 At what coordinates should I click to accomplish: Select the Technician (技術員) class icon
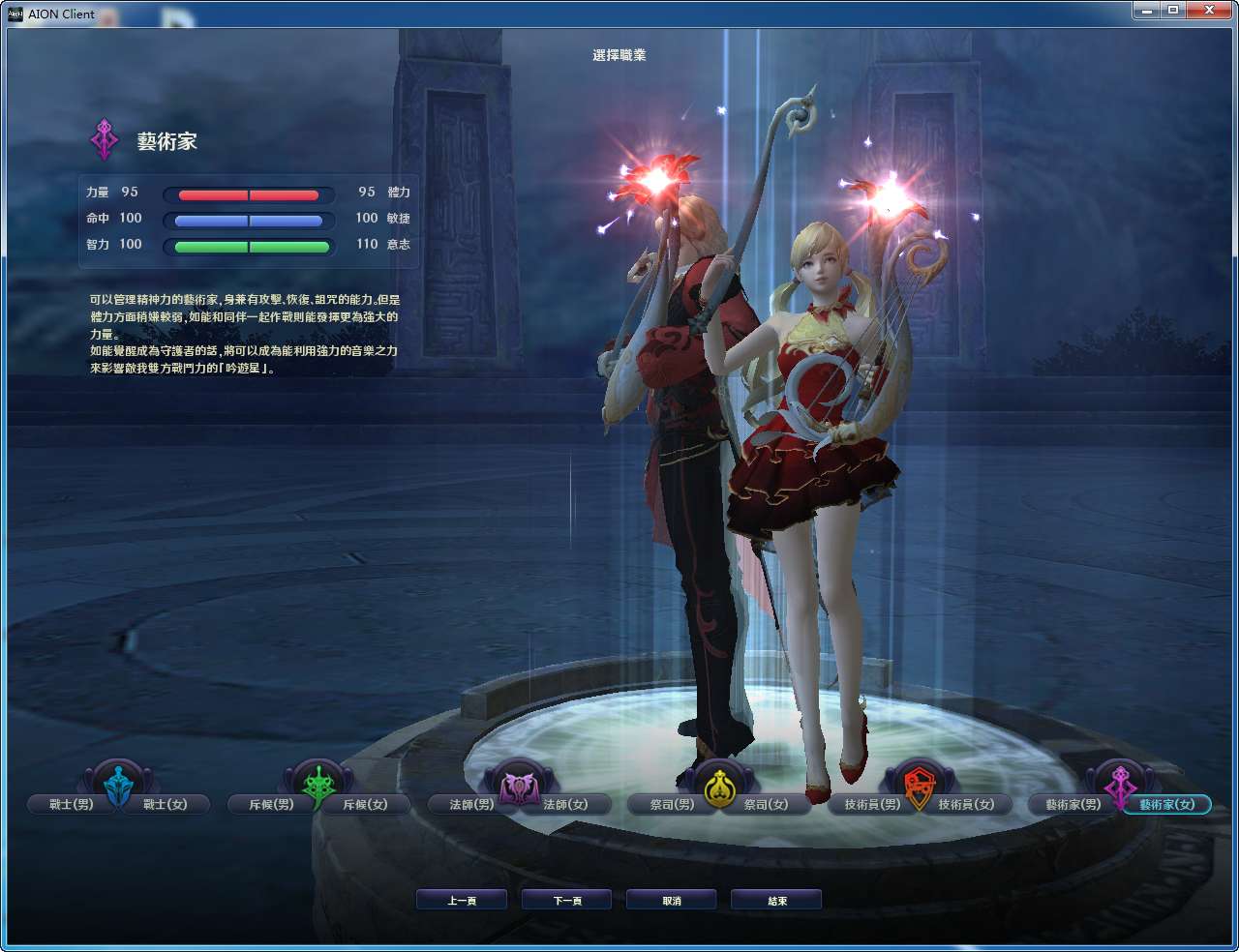[x=920, y=784]
